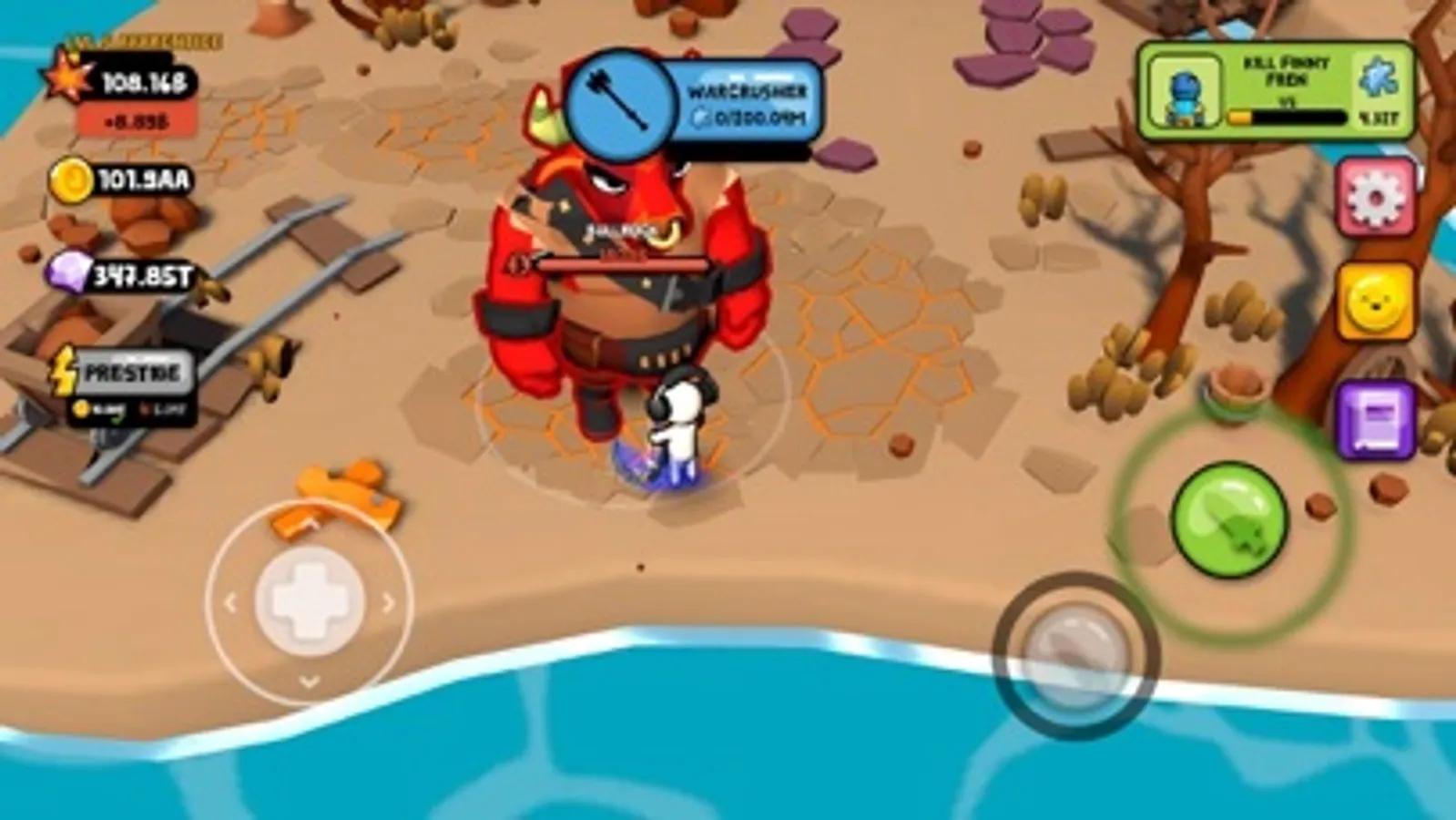Open the Kill Funny Fren quest panel
The height and width of the screenshot is (820, 1456).
(x=1270, y=89)
